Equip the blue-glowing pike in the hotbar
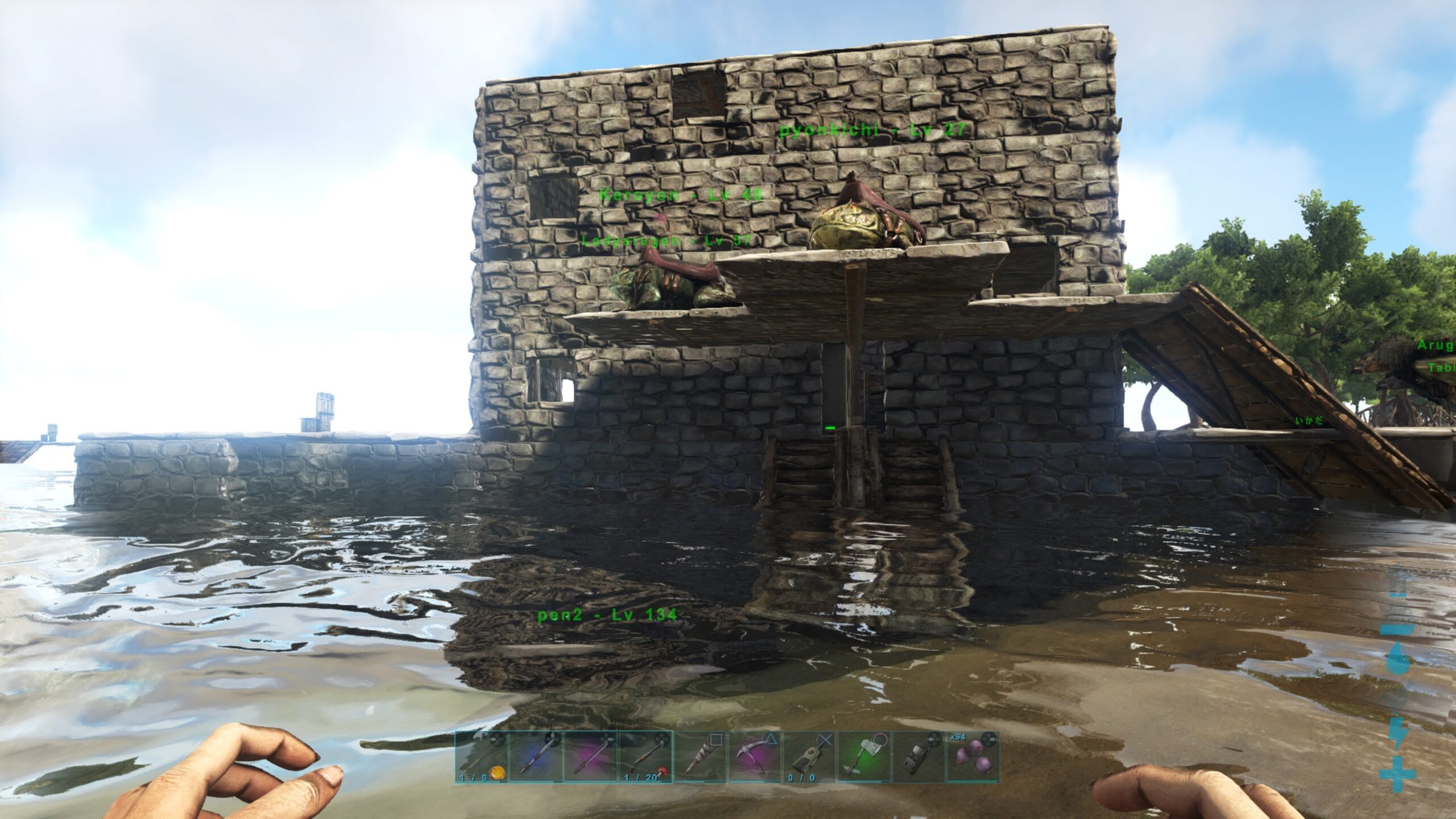Viewport: 1456px width, 819px height. pos(536,757)
